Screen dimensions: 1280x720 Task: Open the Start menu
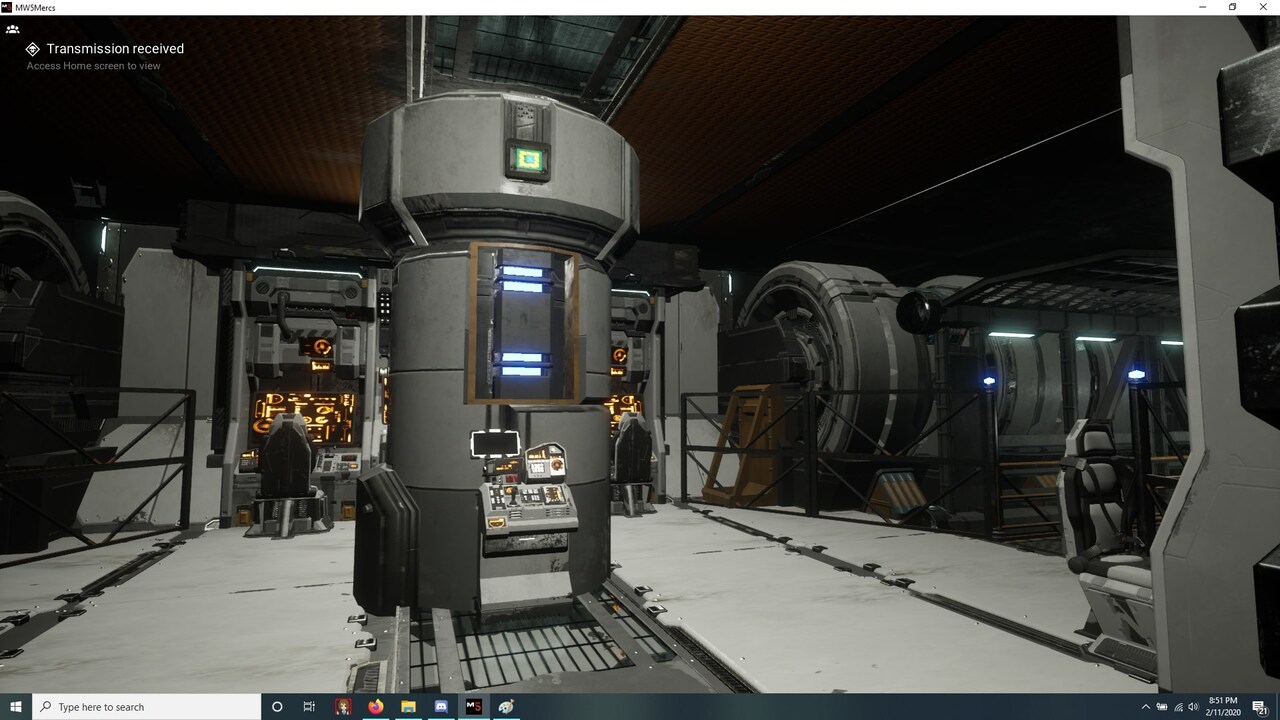coord(13,707)
